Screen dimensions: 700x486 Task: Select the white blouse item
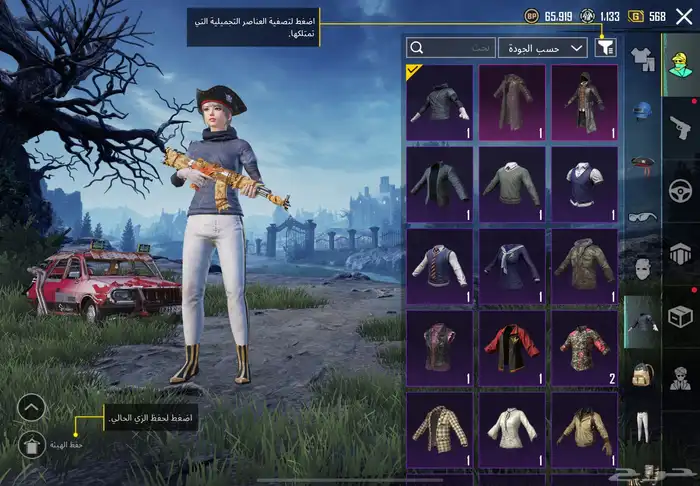pos(512,427)
